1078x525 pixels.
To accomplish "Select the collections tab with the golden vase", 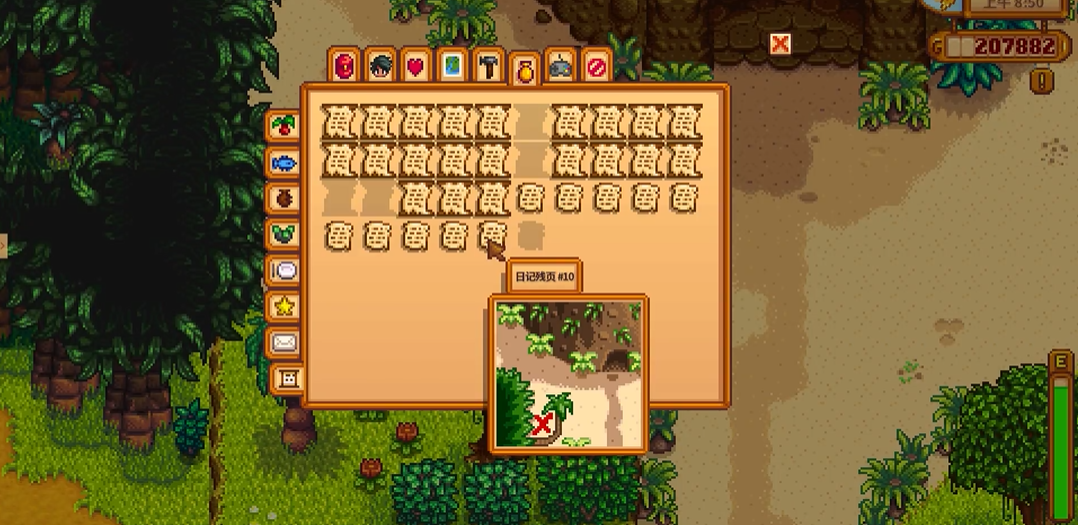I will pyautogui.click(x=525, y=70).
